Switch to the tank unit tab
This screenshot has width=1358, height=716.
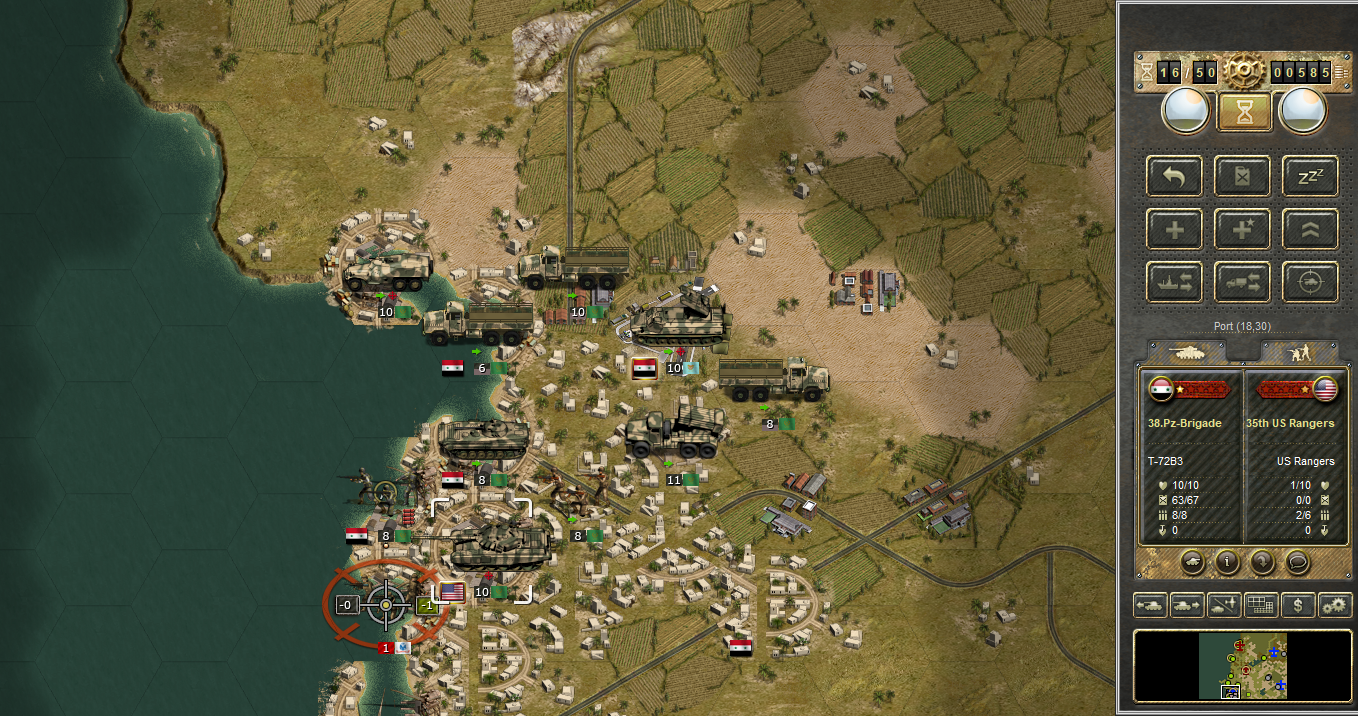pyautogui.click(x=1186, y=352)
